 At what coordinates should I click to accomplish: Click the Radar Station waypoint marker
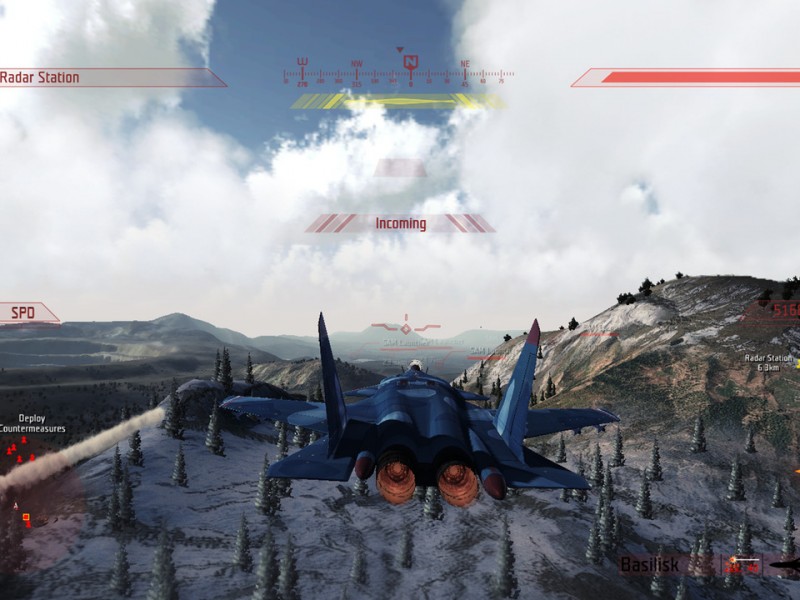[770, 362]
